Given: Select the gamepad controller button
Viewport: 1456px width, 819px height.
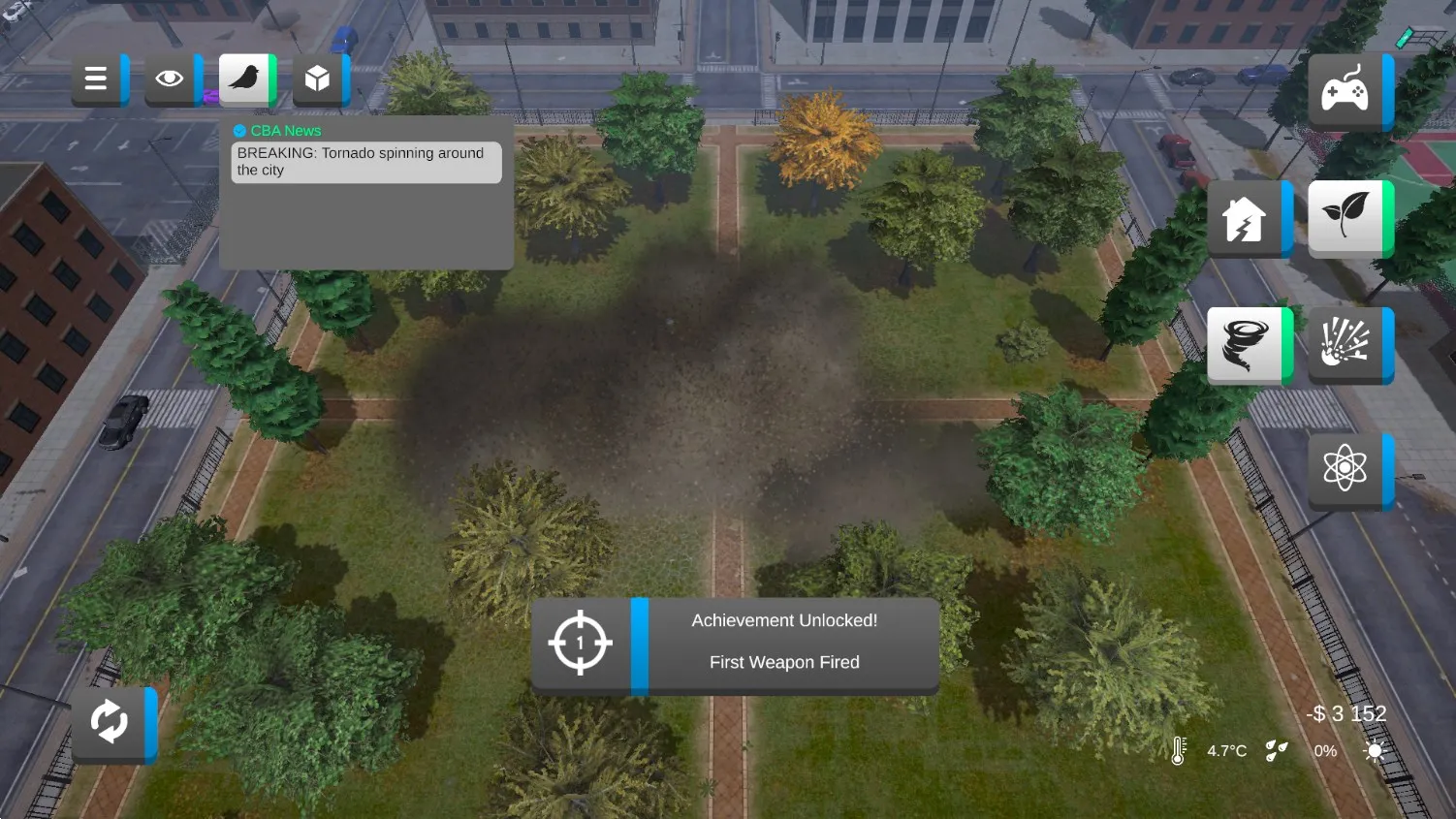Looking at the screenshot, I should pyautogui.click(x=1345, y=92).
